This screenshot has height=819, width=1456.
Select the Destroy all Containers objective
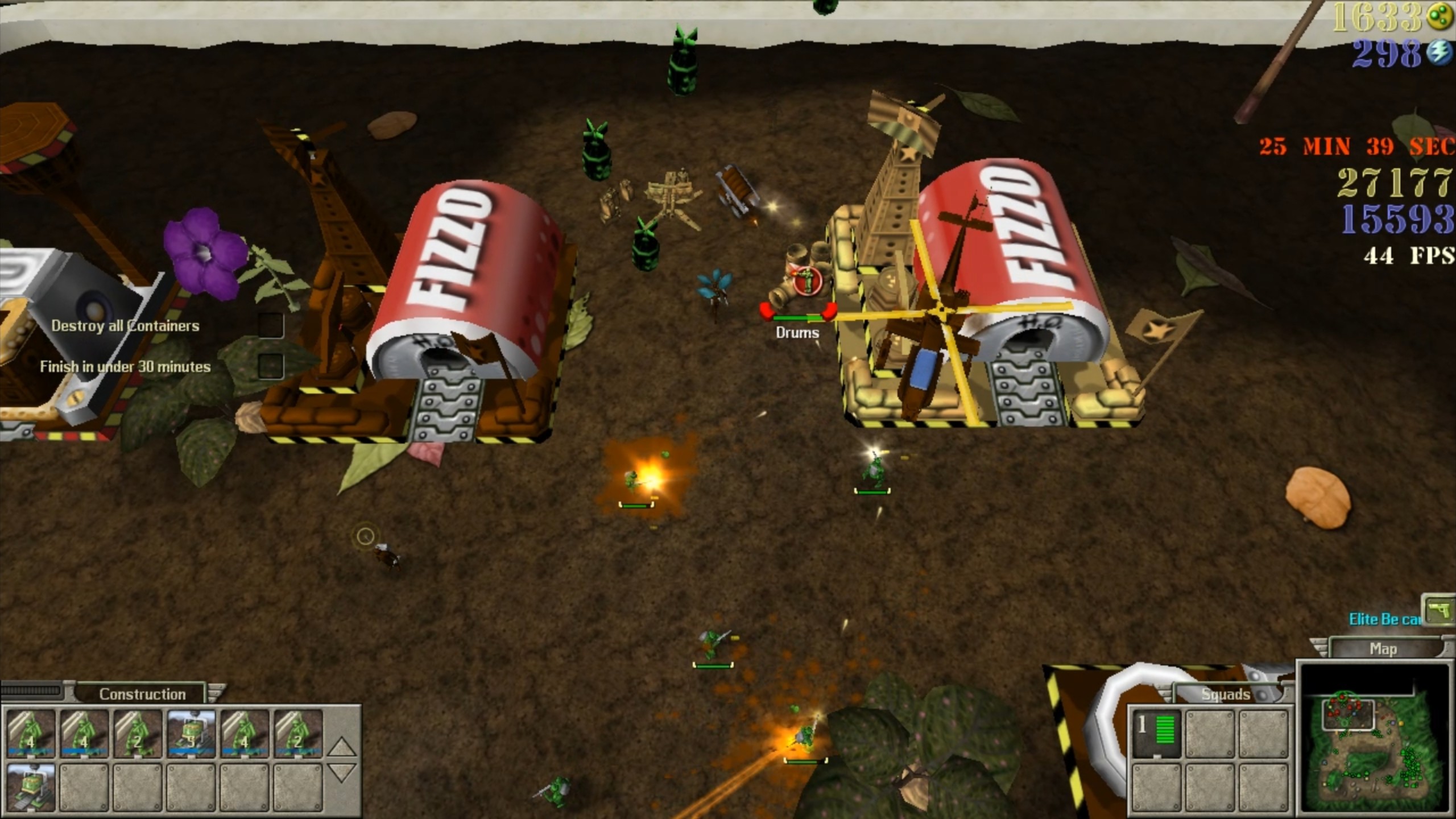[125, 326]
